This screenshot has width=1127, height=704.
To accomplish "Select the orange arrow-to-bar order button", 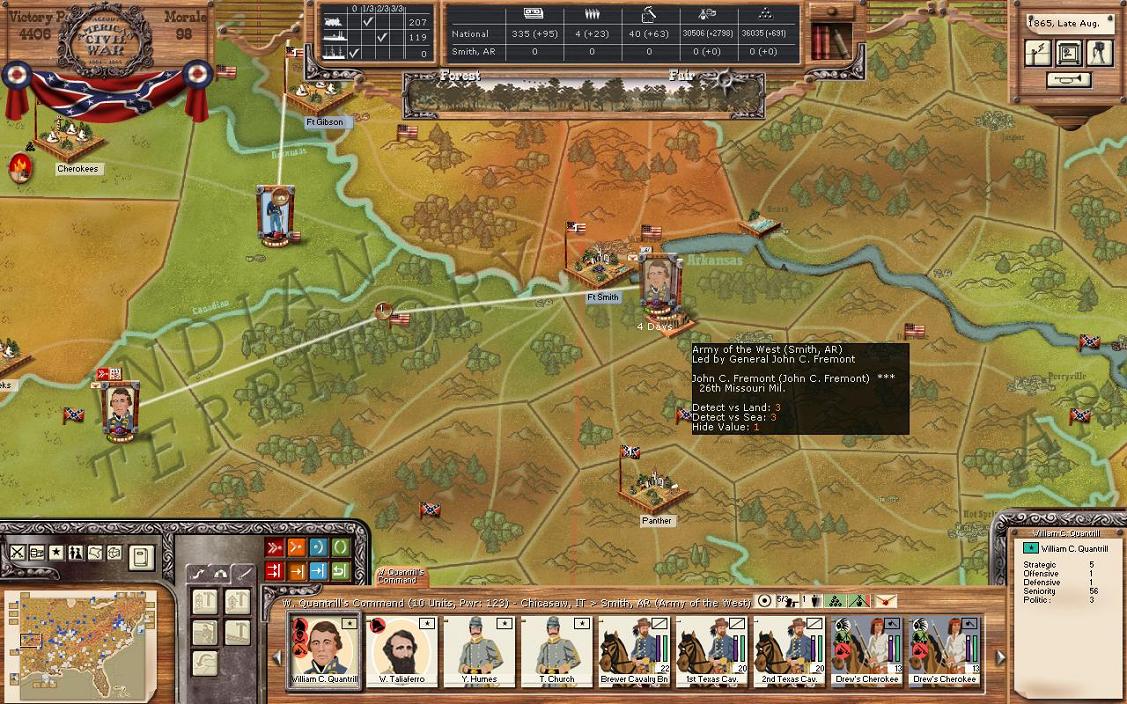I will click(296, 571).
